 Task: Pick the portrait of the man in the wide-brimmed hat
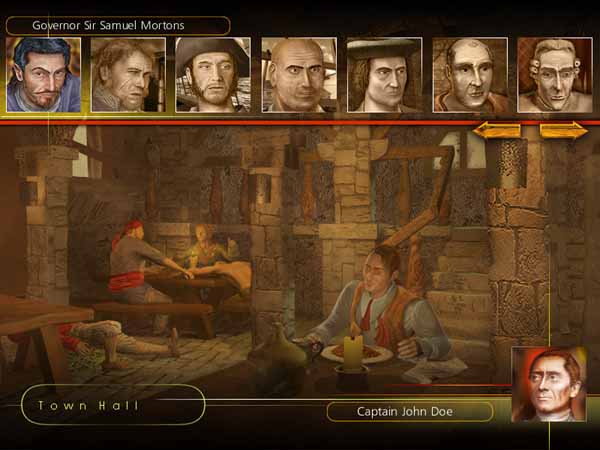pyautogui.click(x=383, y=75)
